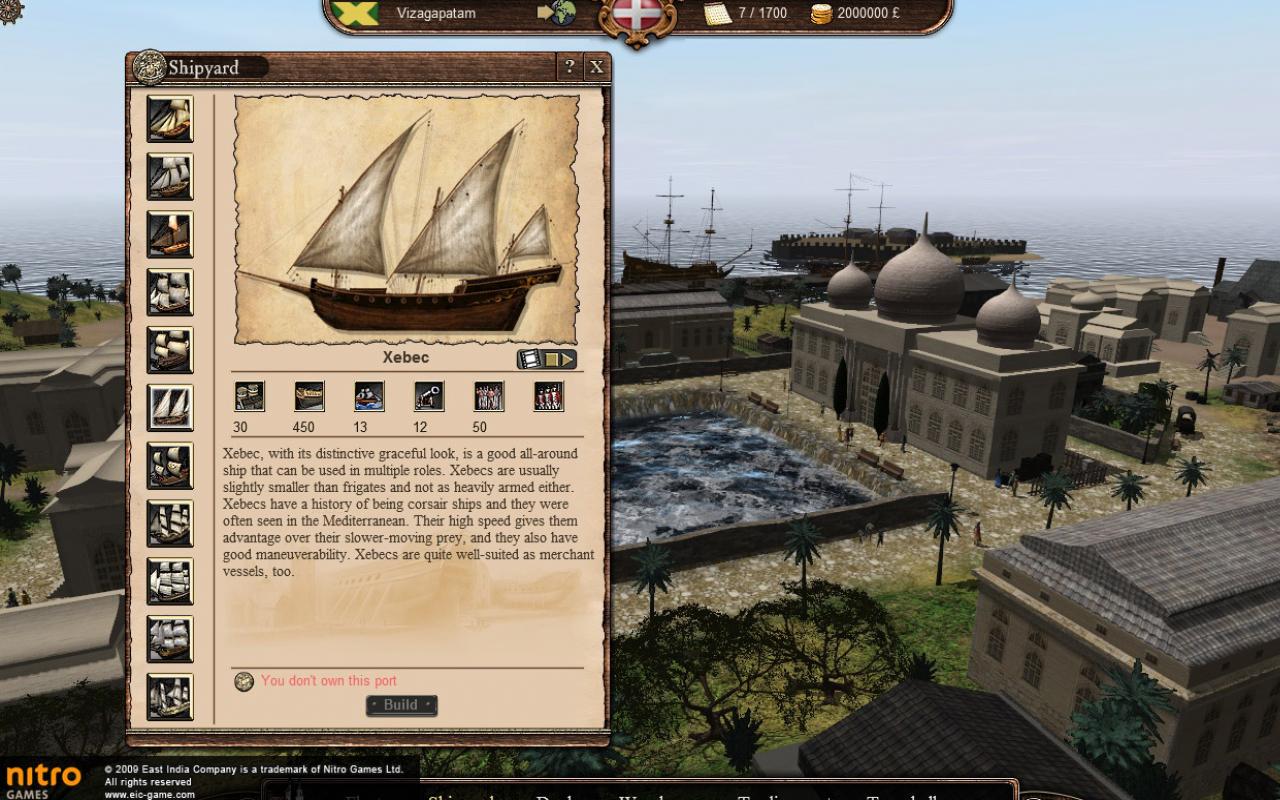Click the cargo capacity icon showing 450
The width and height of the screenshot is (1280, 800).
point(308,396)
